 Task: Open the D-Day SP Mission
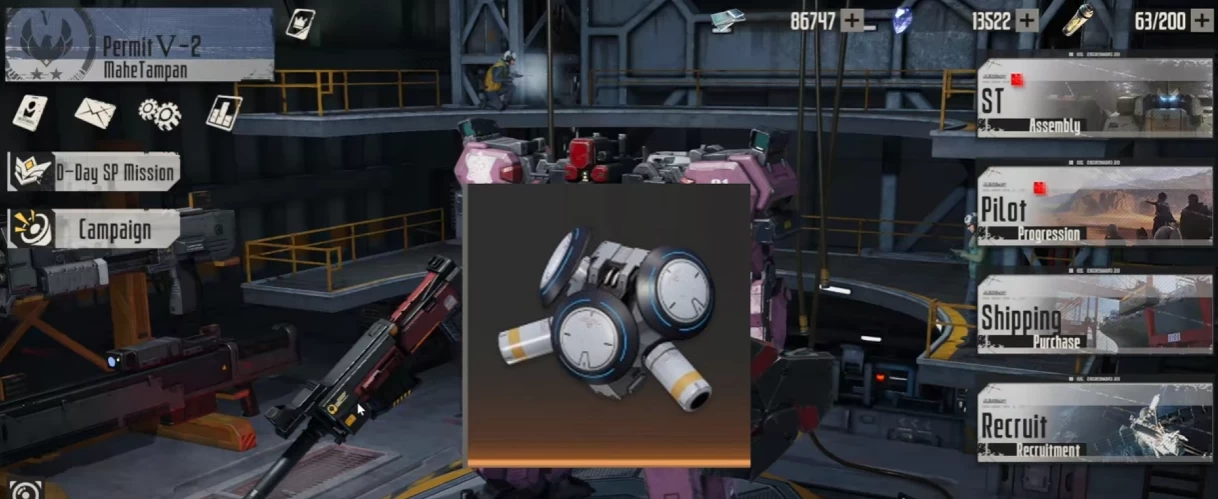coord(95,172)
